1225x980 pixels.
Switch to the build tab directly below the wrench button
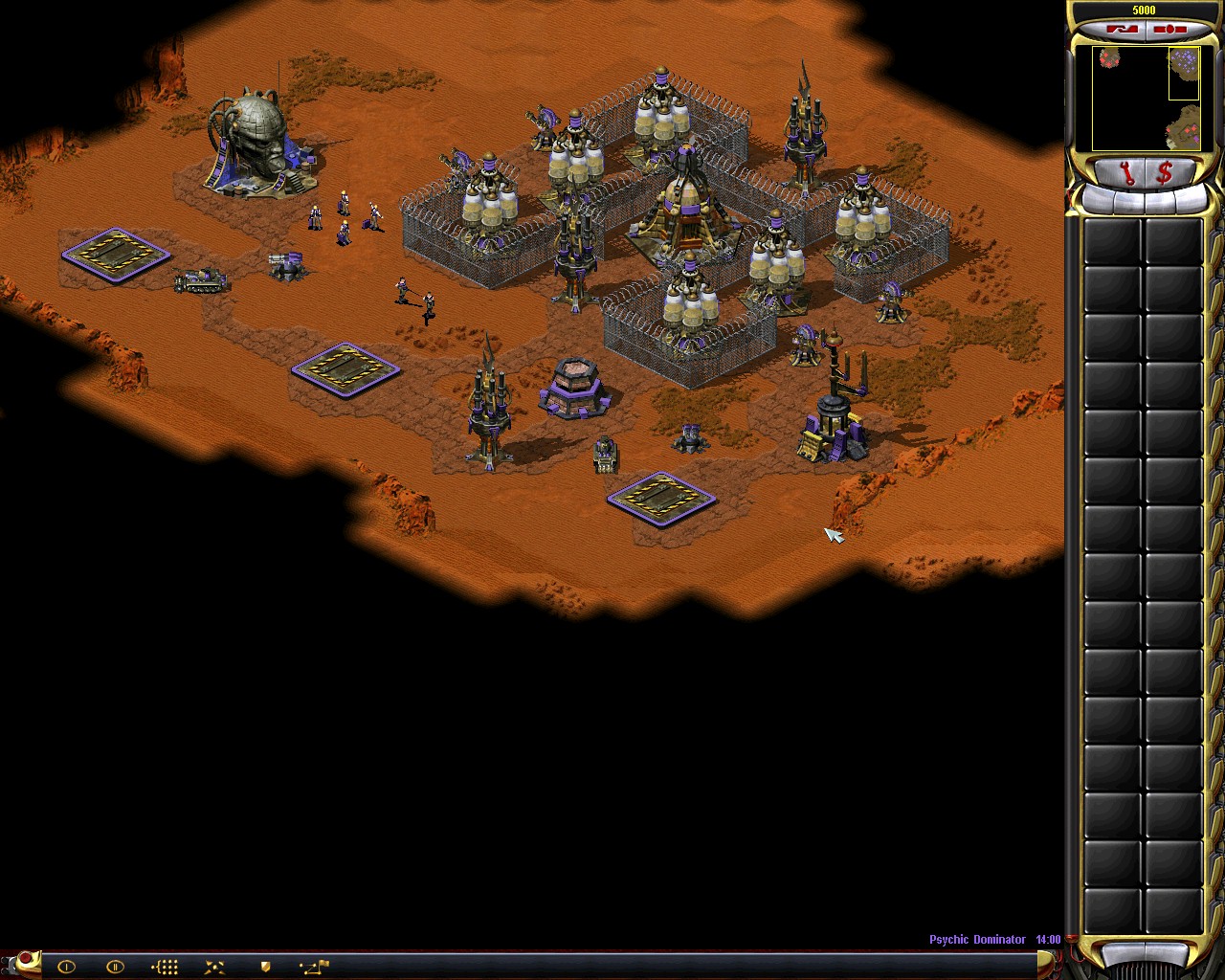coord(1129,203)
